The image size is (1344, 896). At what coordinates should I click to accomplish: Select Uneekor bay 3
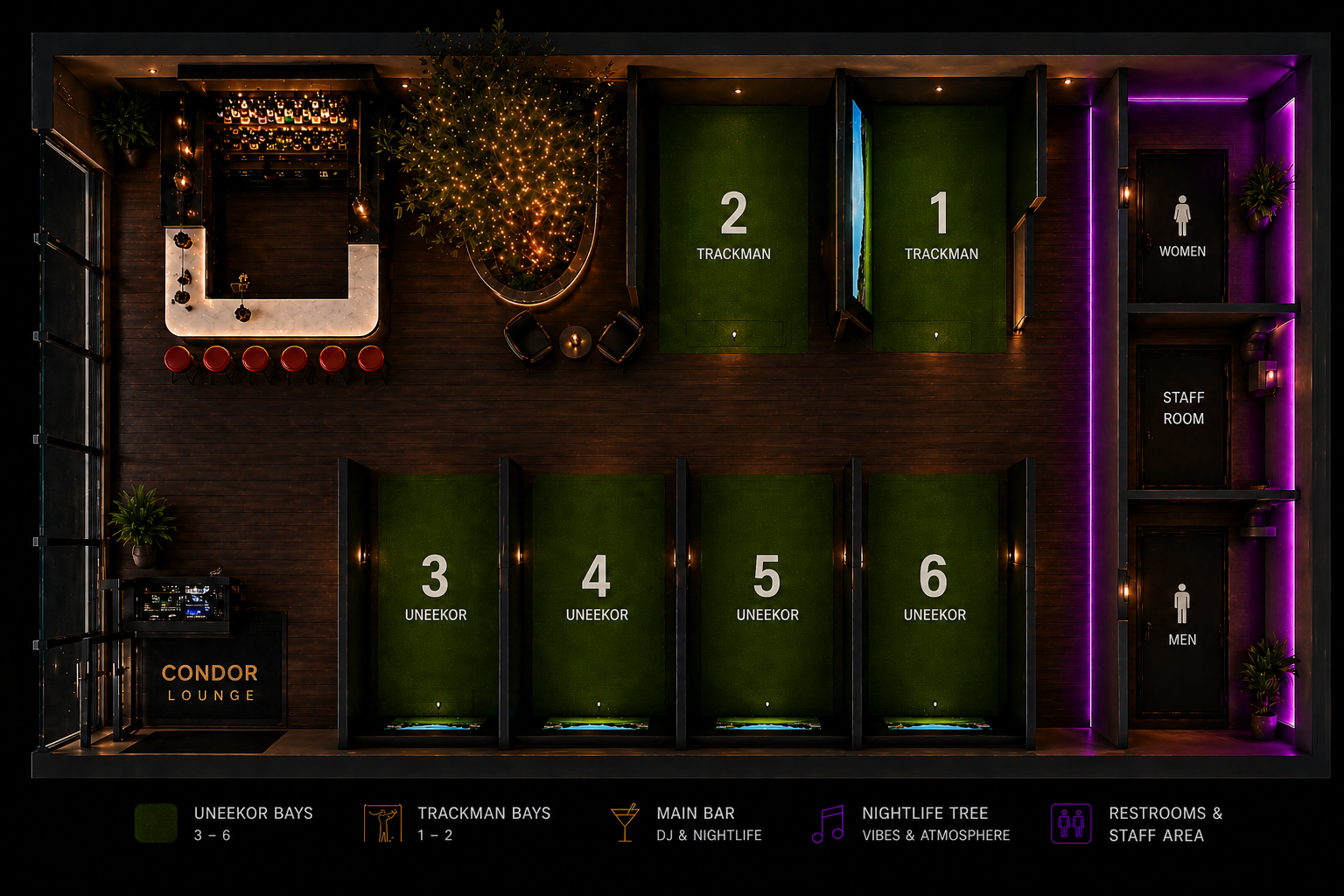(x=435, y=588)
